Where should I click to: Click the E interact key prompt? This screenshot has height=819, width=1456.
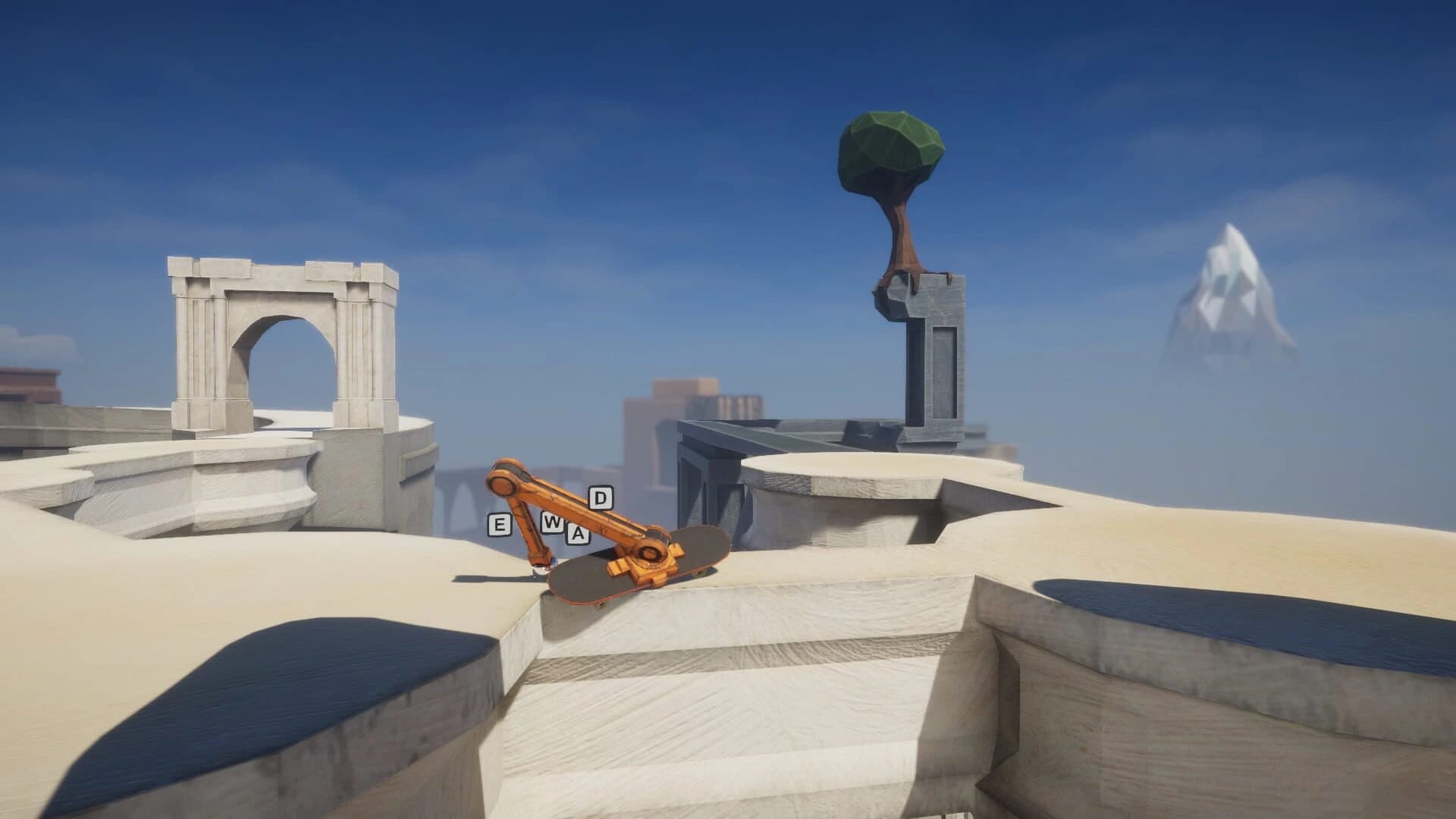point(498,524)
